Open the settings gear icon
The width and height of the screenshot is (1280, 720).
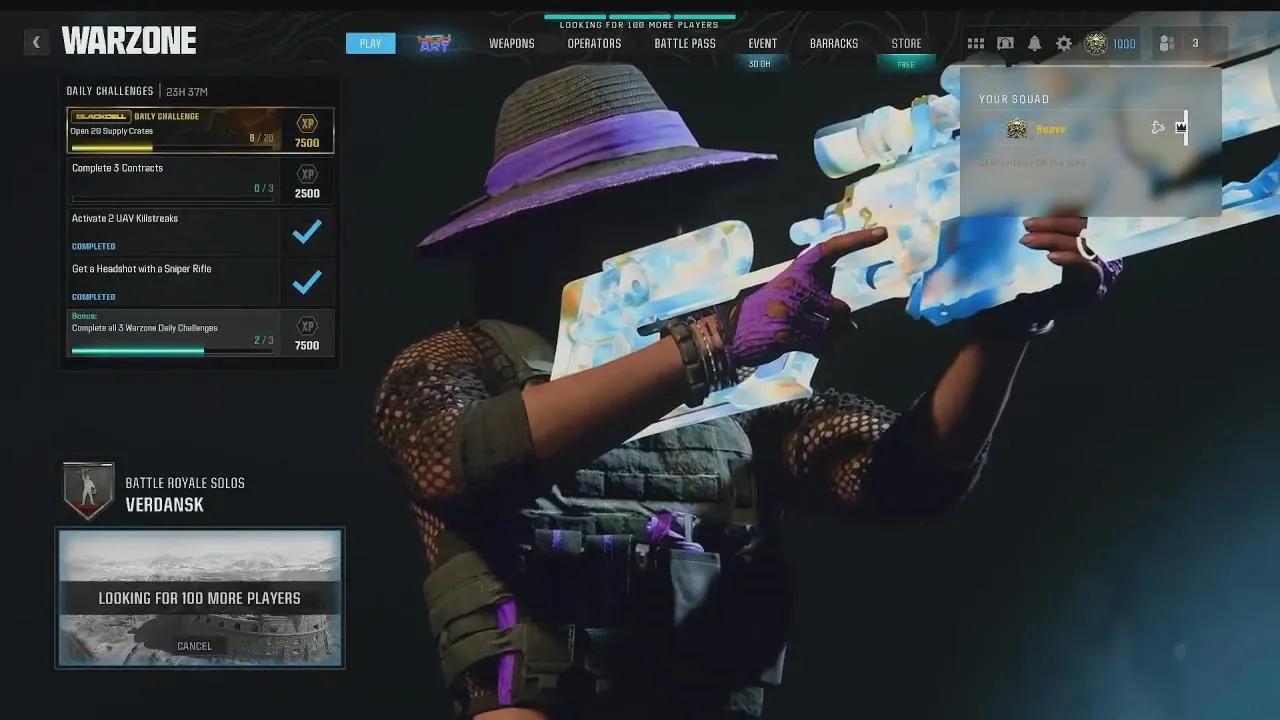[1064, 43]
